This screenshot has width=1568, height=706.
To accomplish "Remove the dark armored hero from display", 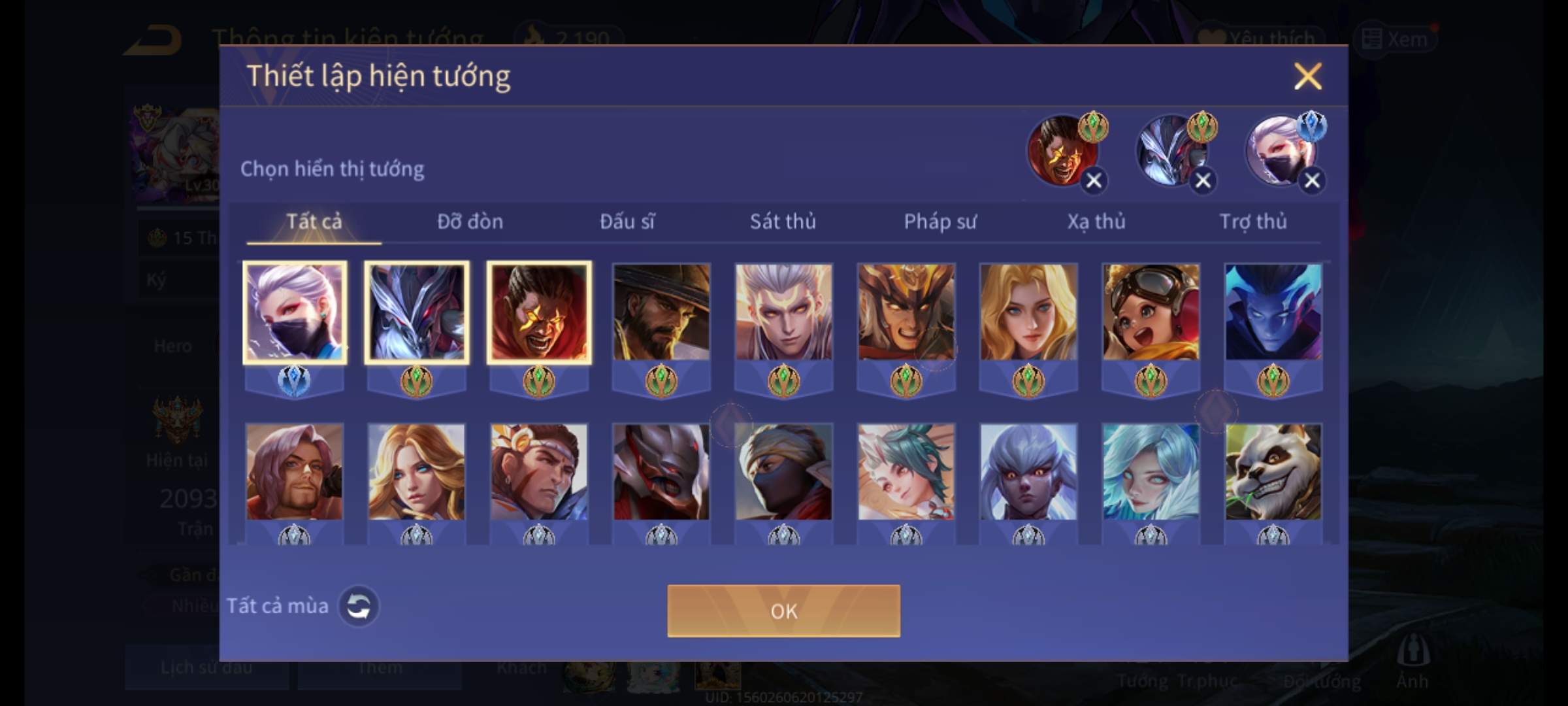I will click(1203, 180).
